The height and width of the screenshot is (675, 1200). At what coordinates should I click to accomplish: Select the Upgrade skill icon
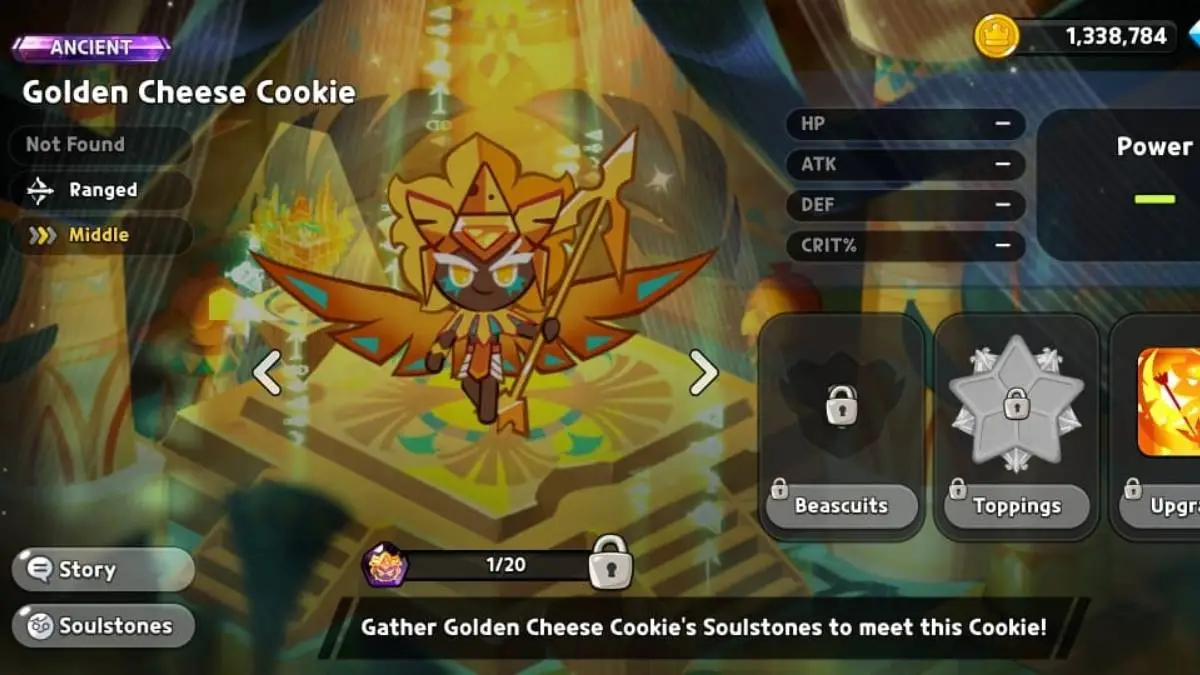click(x=1170, y=402)
